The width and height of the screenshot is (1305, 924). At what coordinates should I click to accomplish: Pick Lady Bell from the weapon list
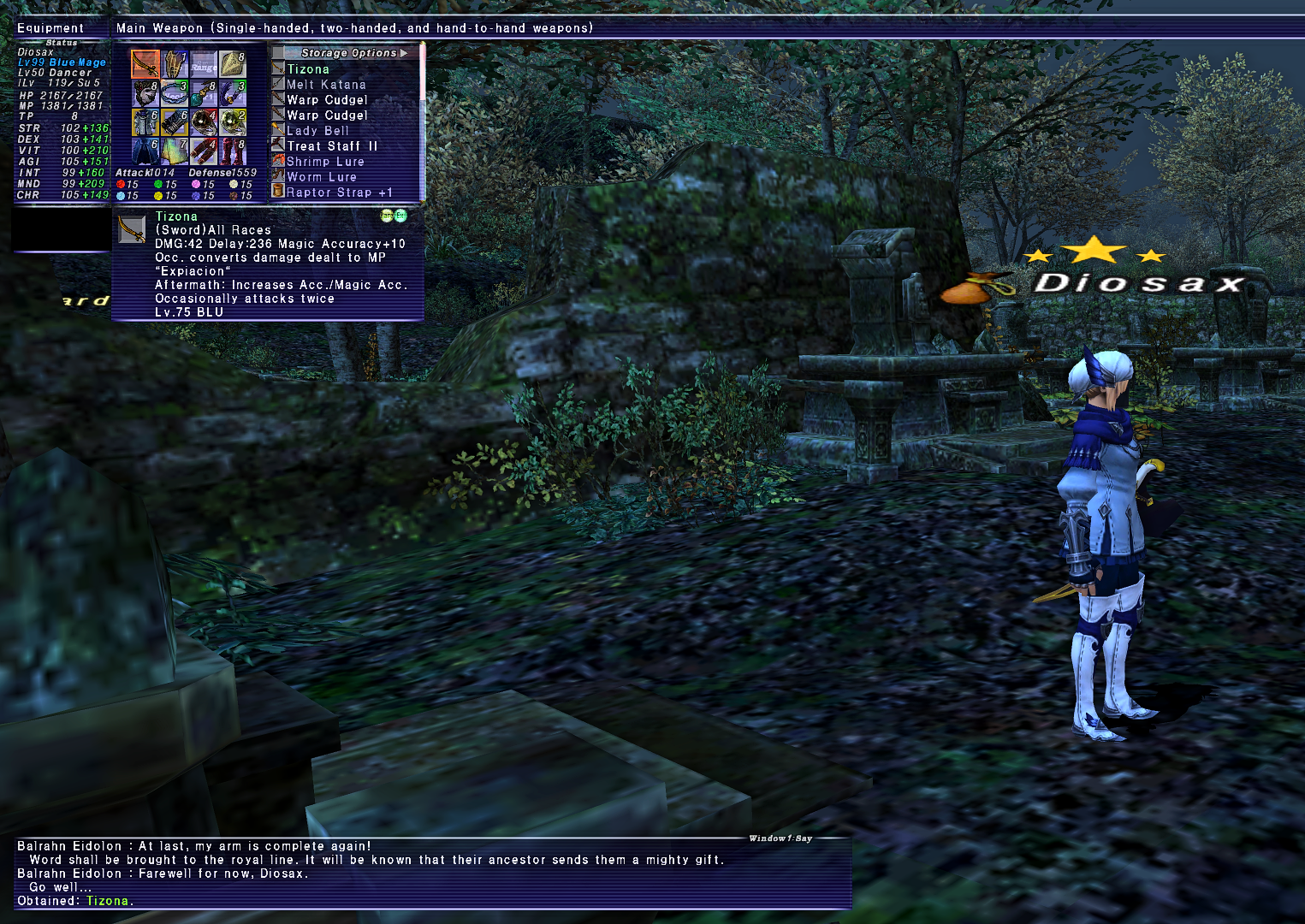[317, 131]
